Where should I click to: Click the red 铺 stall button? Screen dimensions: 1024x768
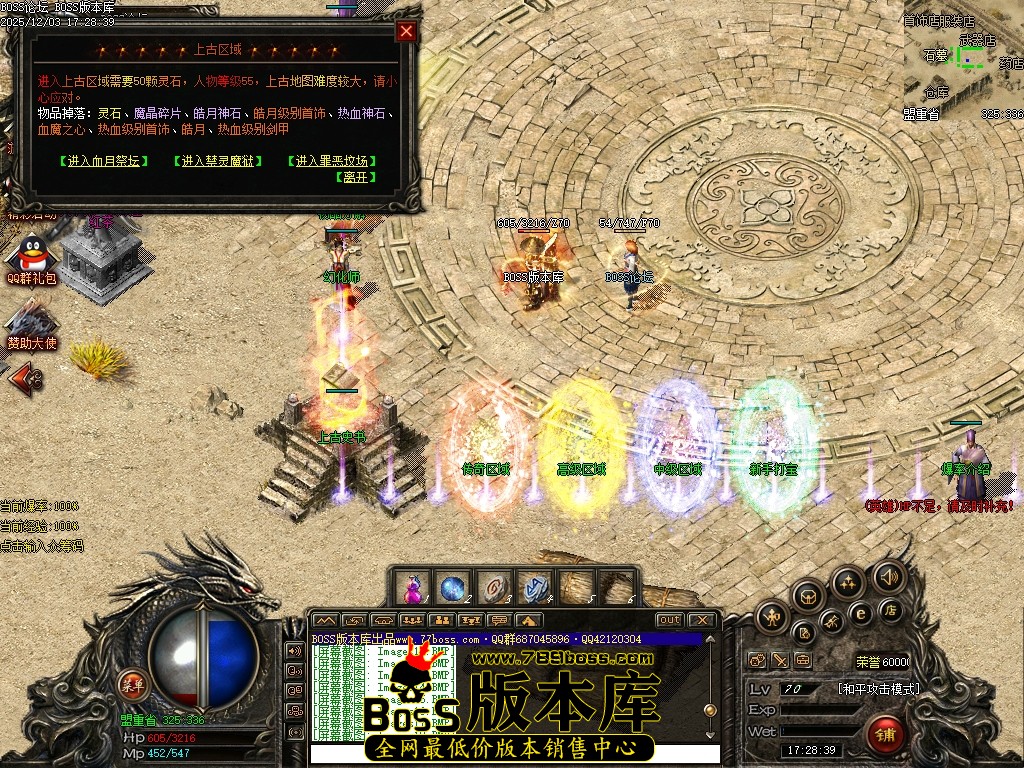[x=886, y=735]
